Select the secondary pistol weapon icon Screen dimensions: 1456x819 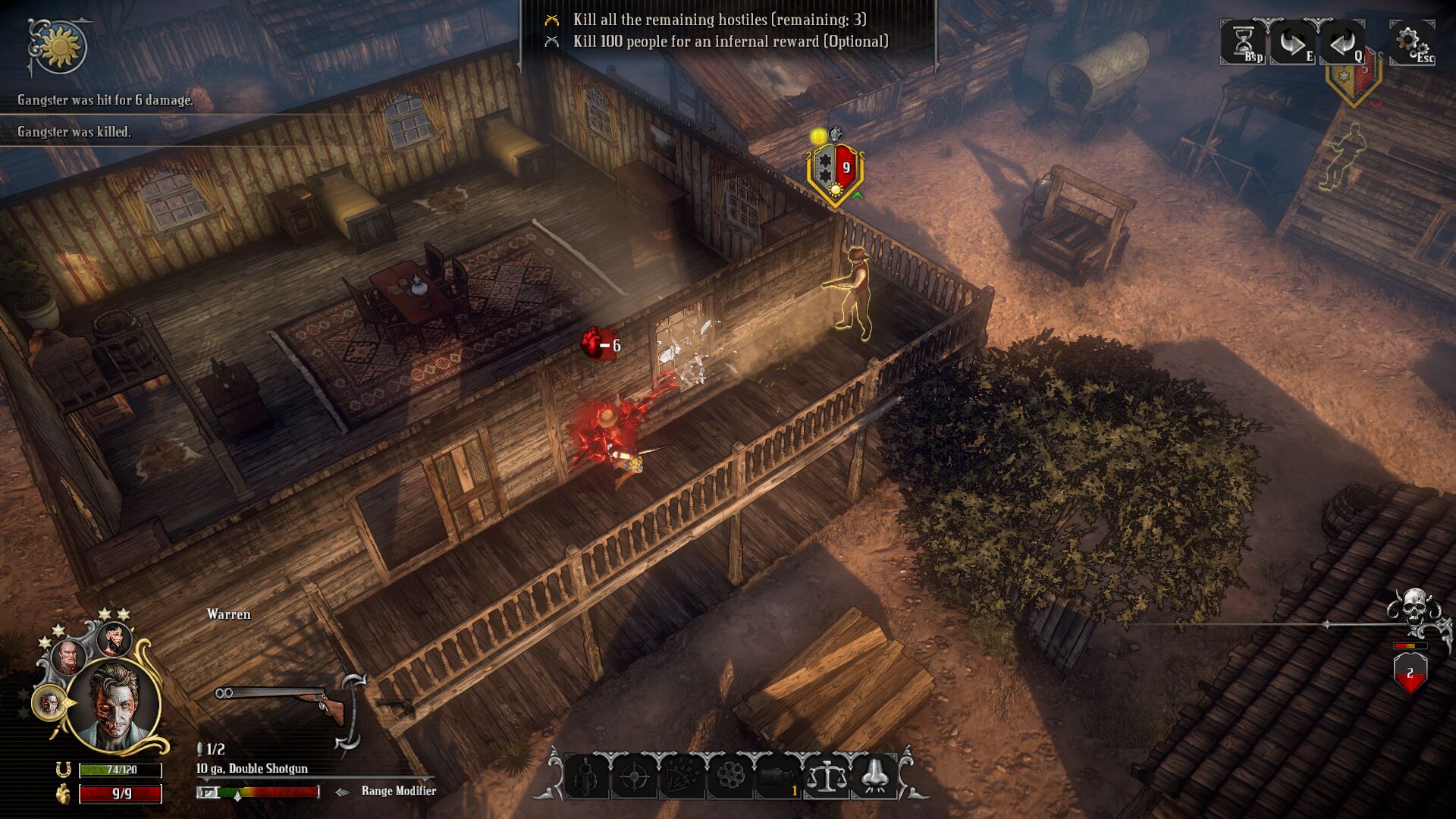396,705
